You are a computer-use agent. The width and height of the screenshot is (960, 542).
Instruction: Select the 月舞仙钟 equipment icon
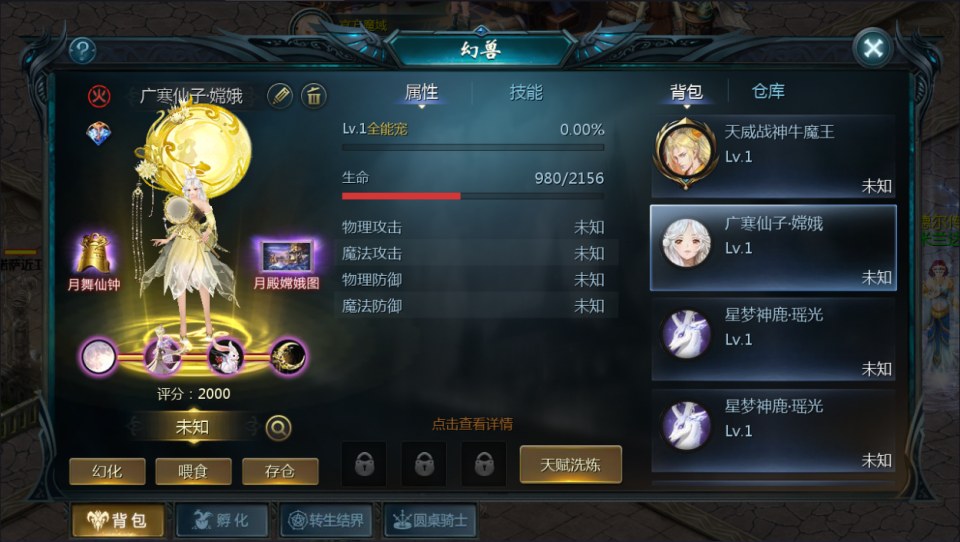[x=94, y=256]
